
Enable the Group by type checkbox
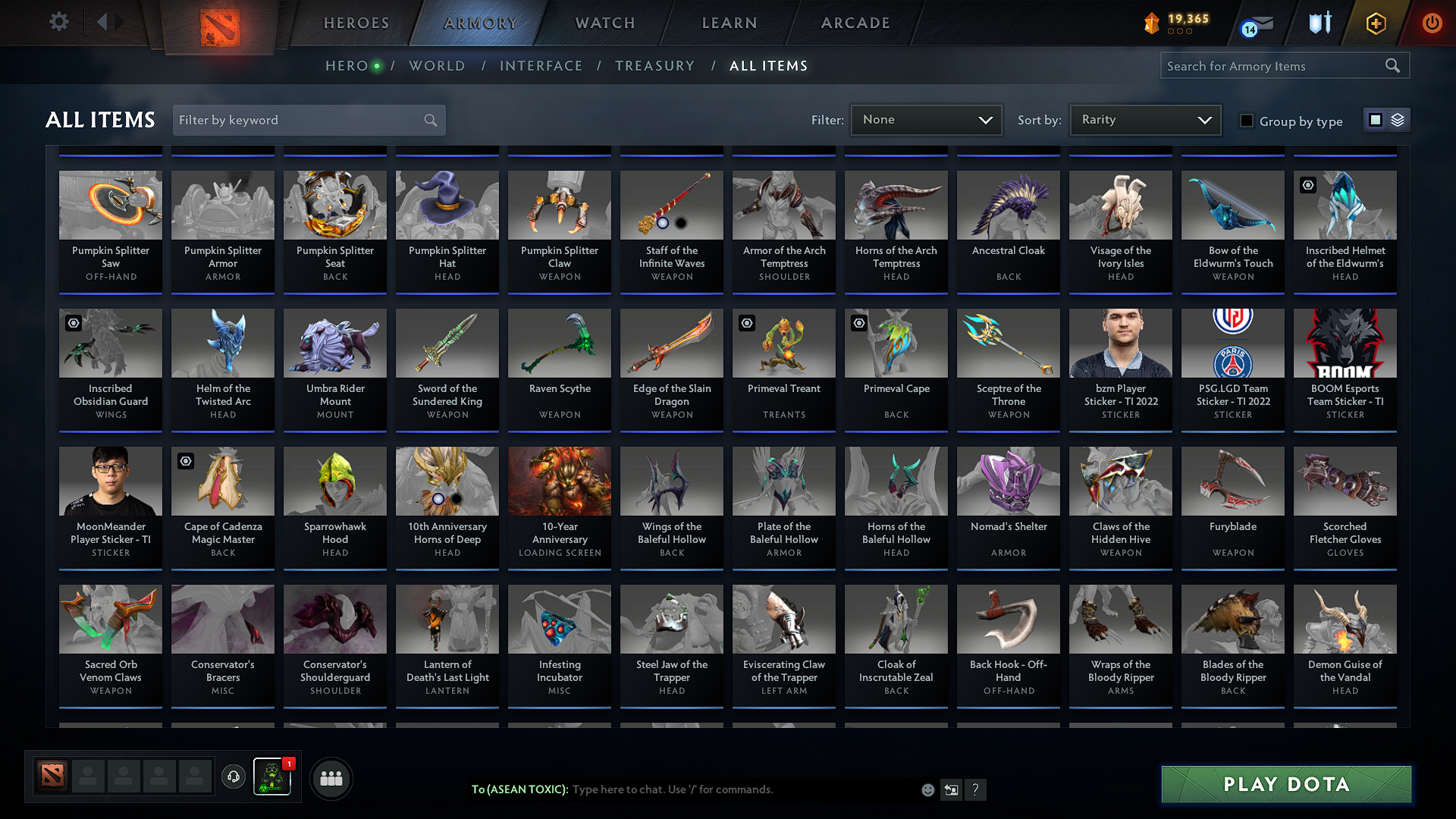(x=1247, y=121)
